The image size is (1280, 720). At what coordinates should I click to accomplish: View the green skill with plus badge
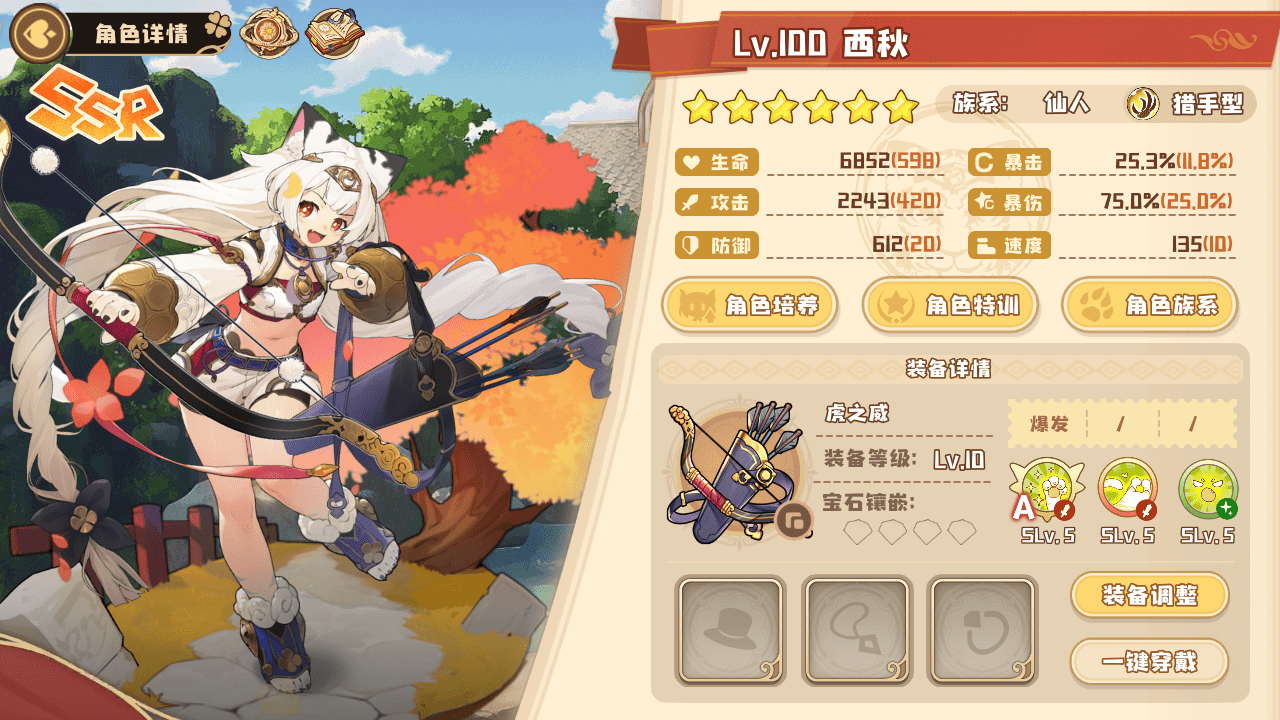1207,490
